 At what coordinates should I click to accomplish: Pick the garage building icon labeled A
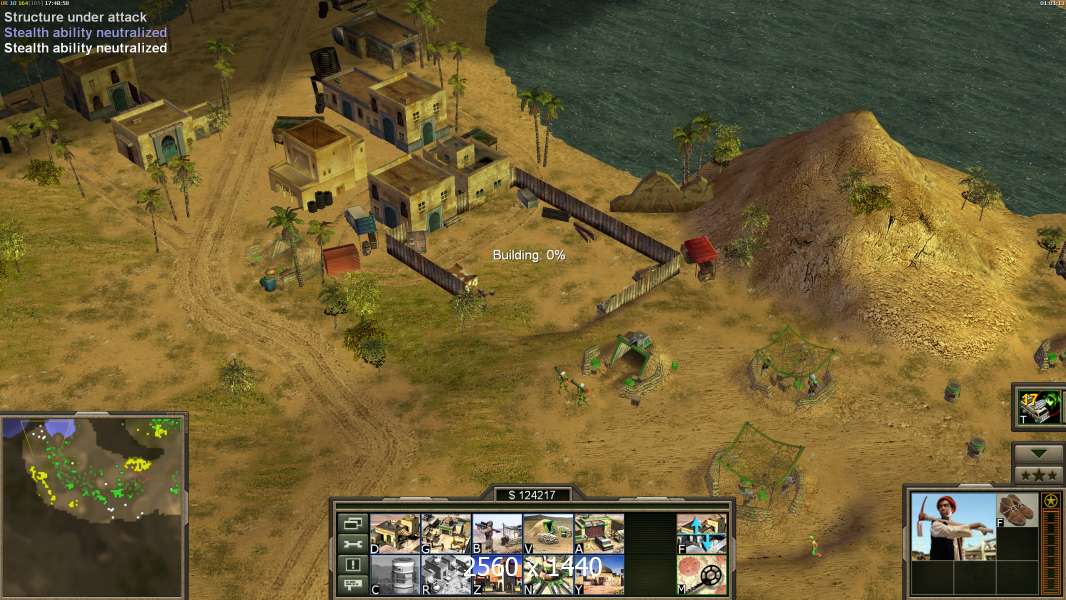point(599,533)
